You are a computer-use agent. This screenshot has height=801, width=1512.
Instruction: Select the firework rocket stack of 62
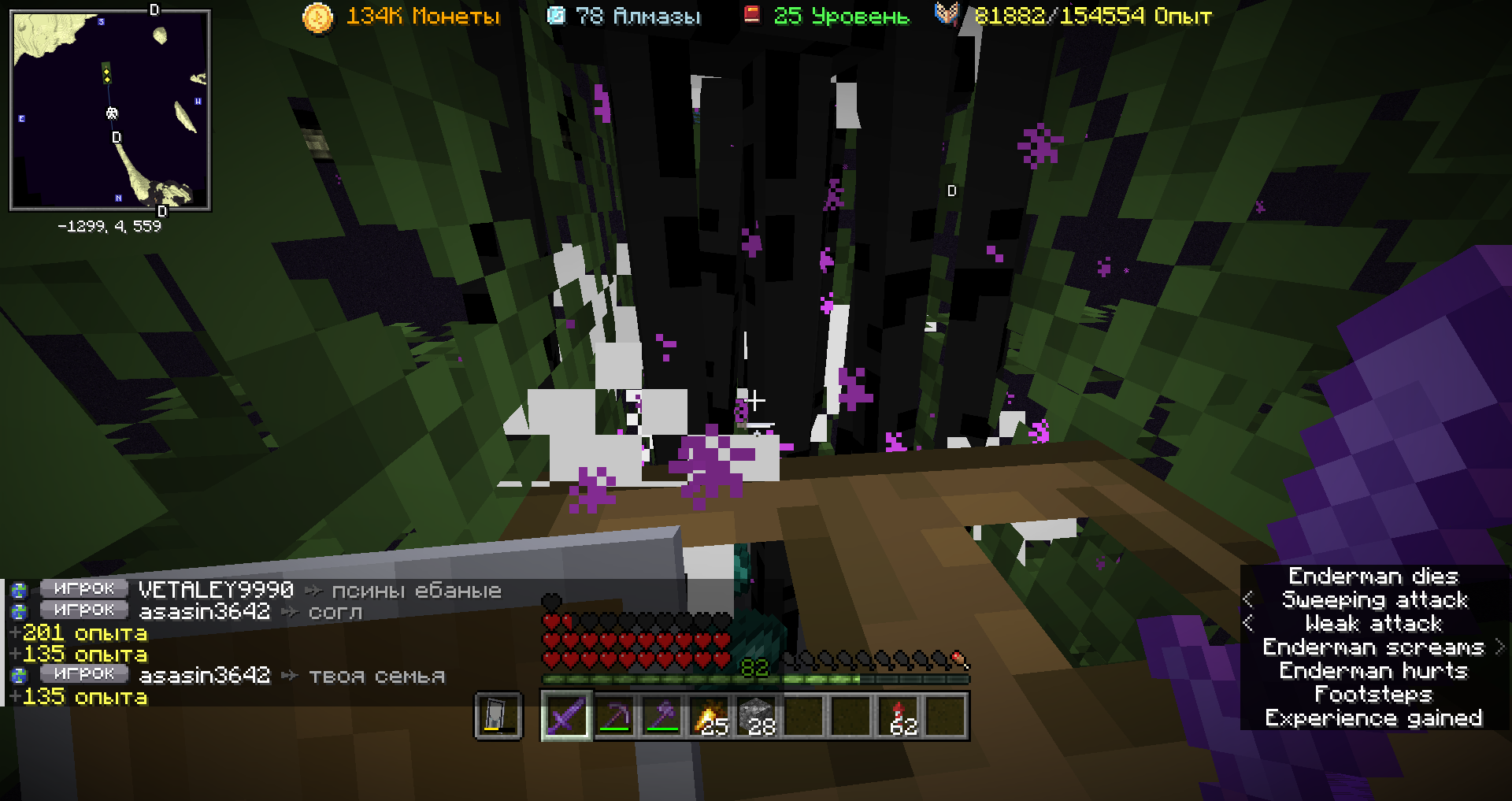pyautogui.click(x=899, y=716)
